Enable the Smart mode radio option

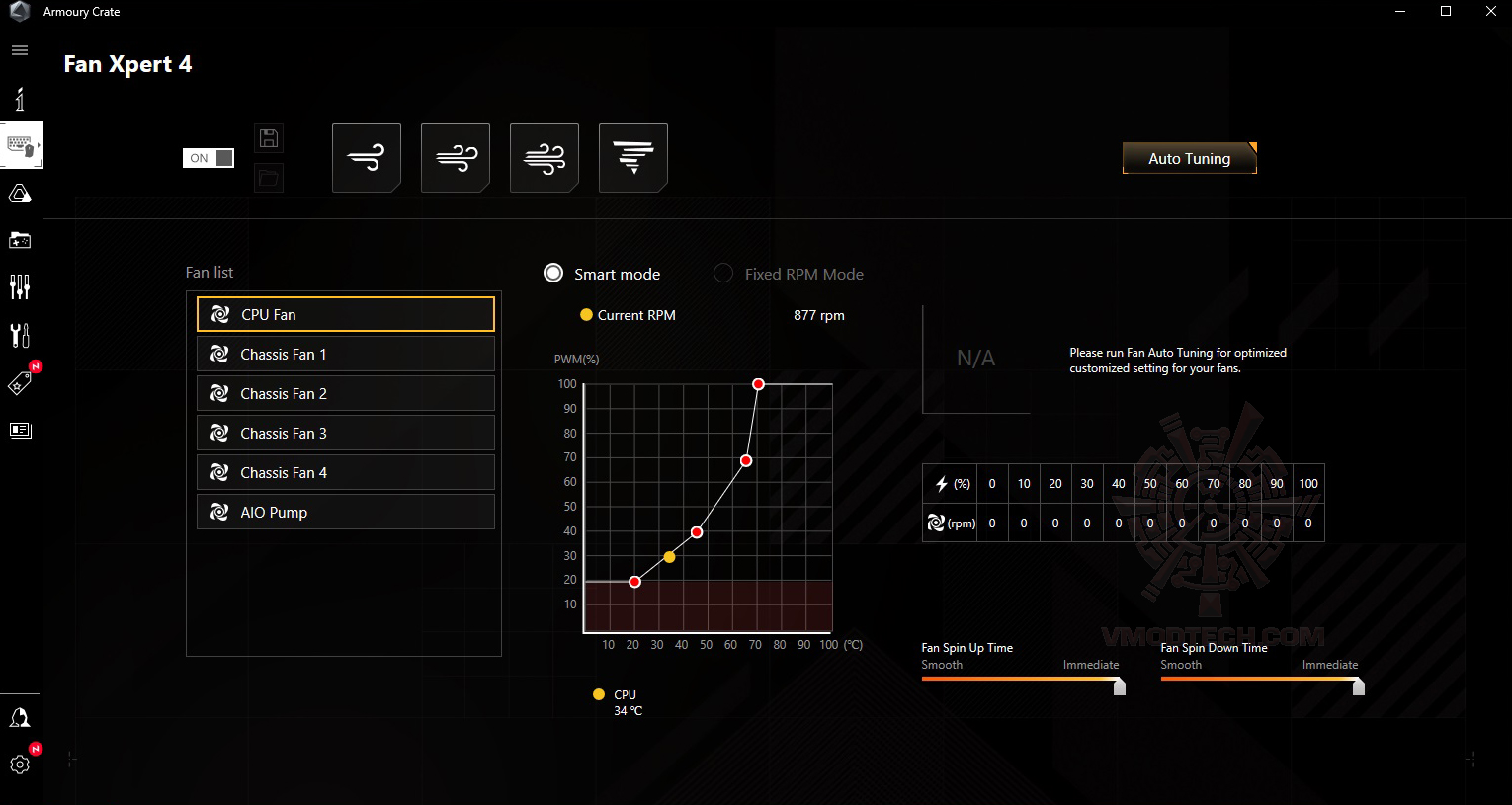click(554, 274)
